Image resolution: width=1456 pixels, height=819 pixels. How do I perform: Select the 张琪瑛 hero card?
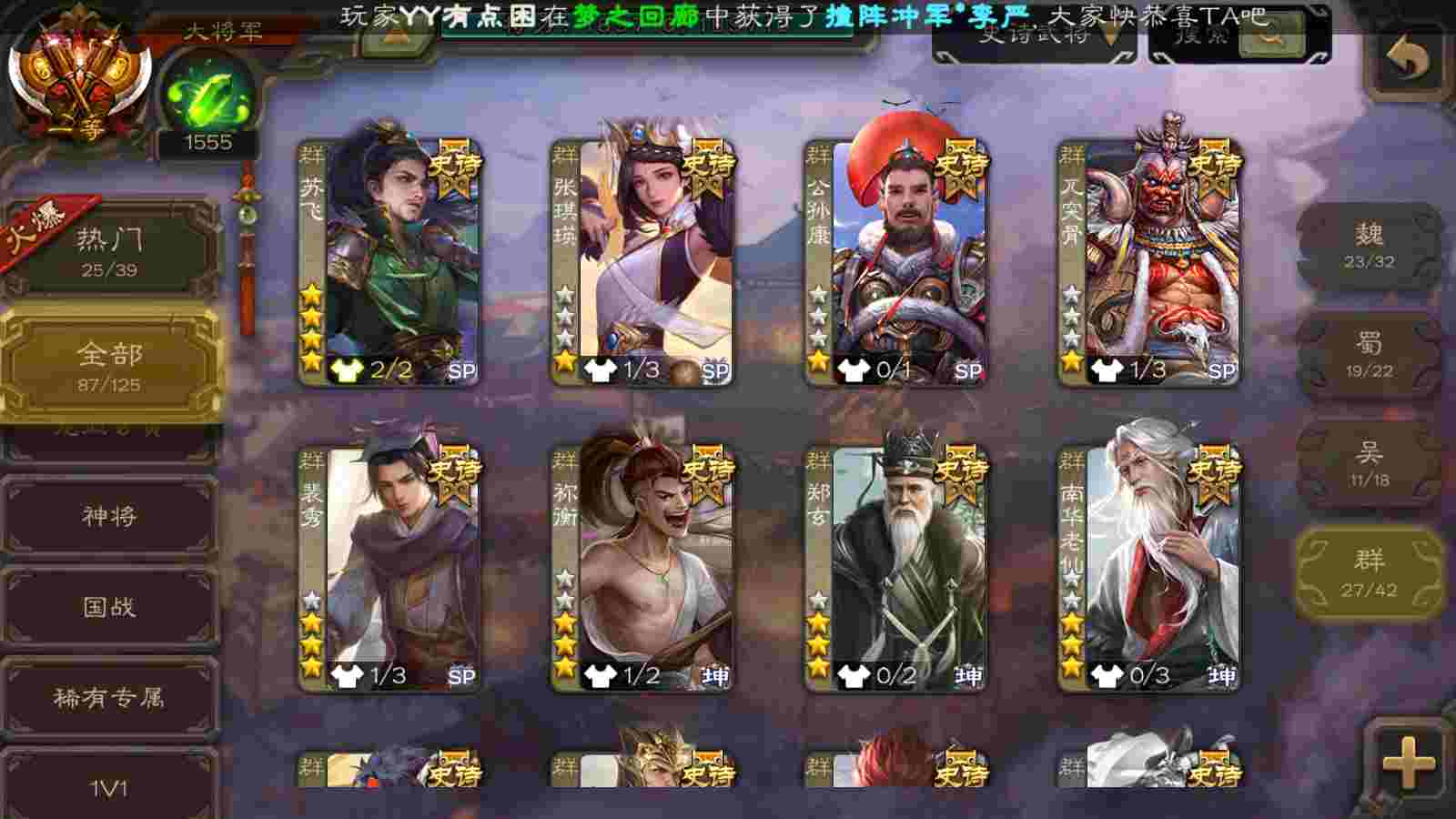[x=644, y=264]
